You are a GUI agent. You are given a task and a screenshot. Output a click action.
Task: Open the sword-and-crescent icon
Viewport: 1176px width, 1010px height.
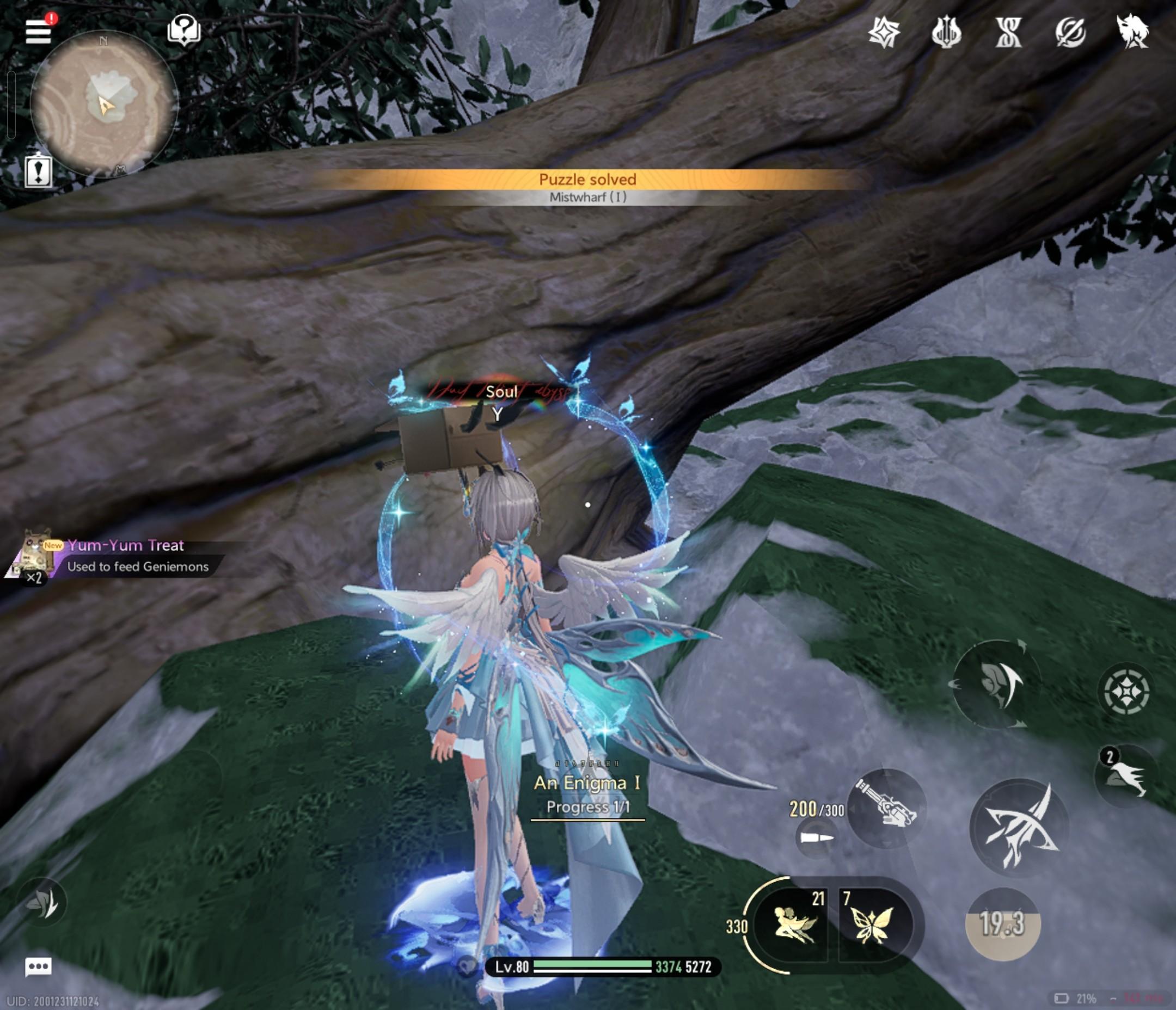1070,32
